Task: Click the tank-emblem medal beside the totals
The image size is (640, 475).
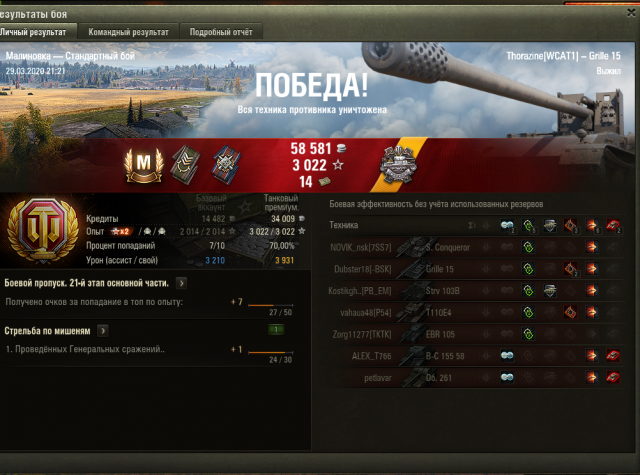Action: click(x=399, y=162)
